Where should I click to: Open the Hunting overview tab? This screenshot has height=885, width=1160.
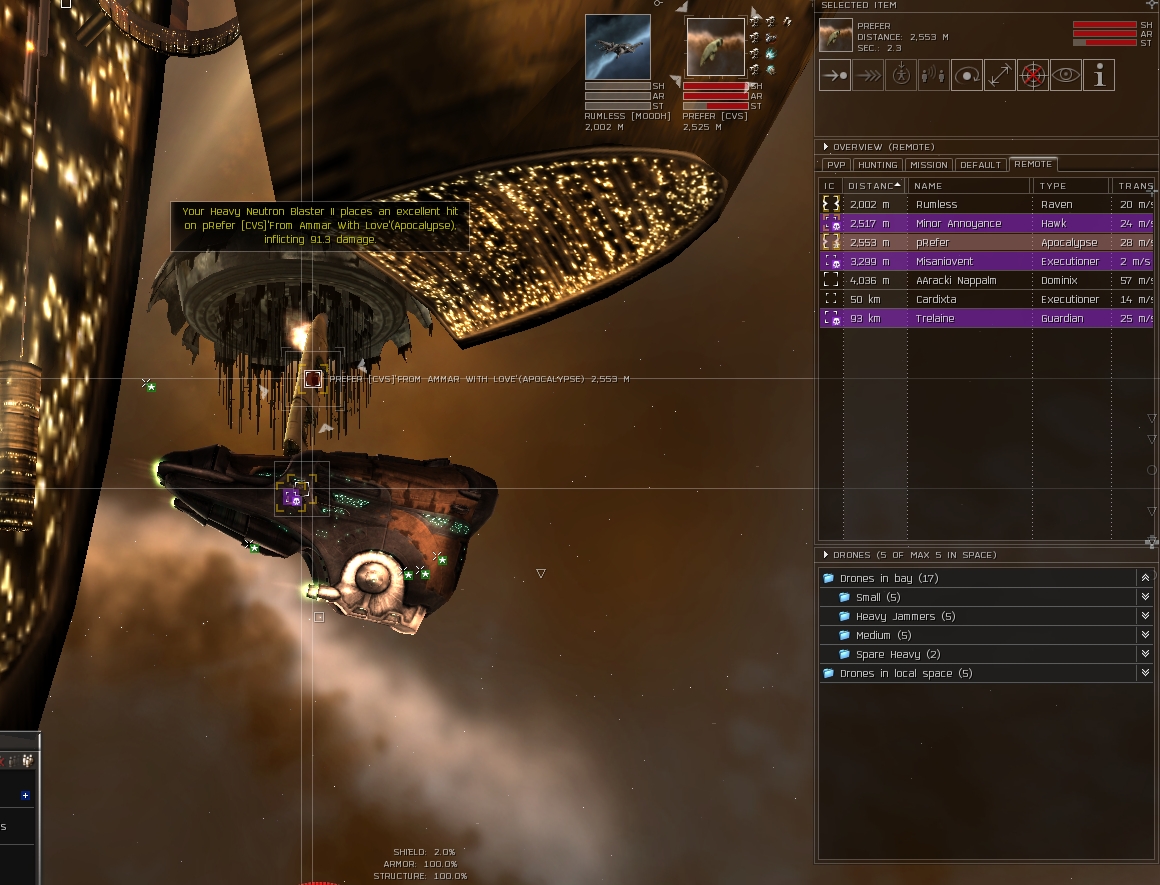[877, 165]
